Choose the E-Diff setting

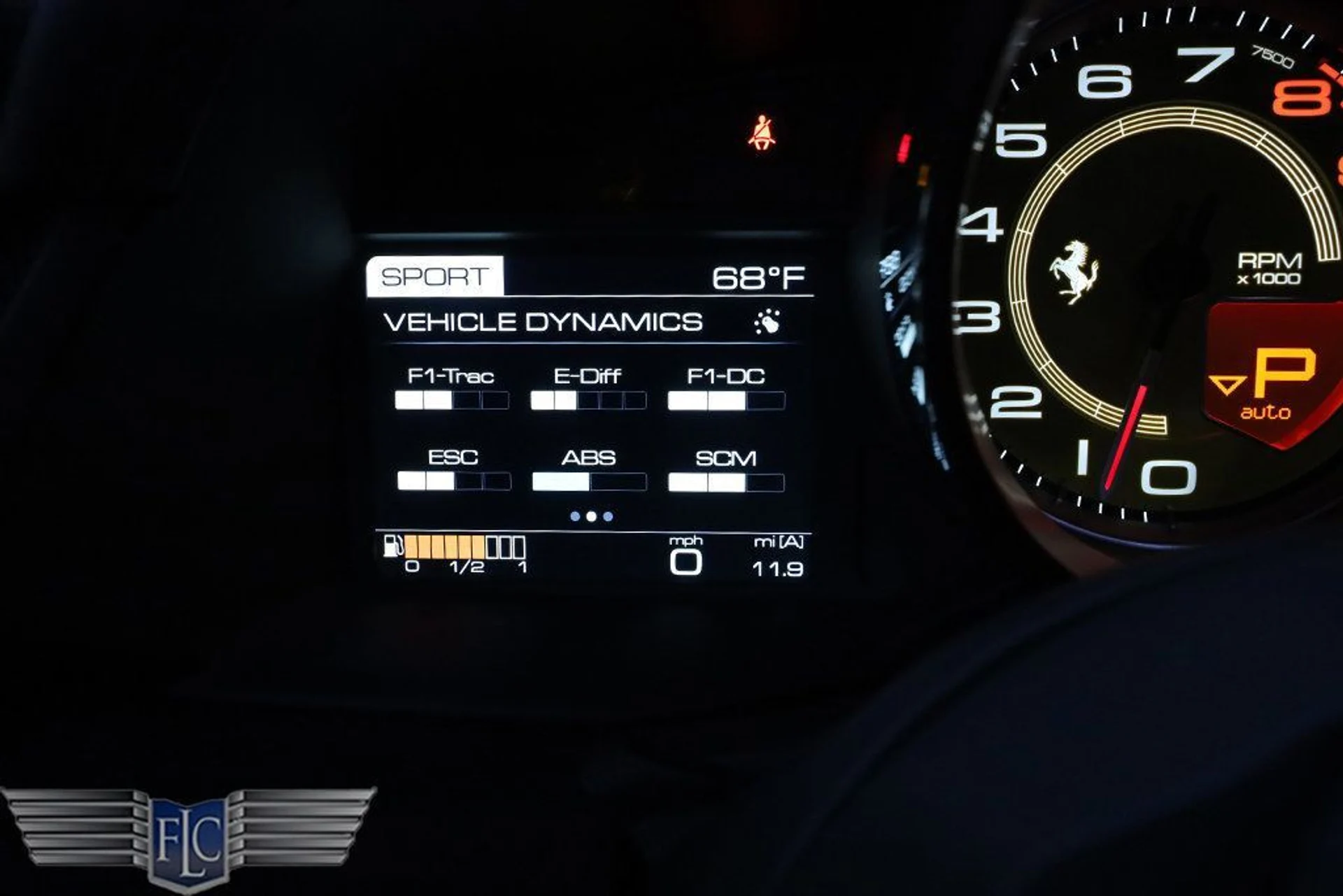(x=588, y=388)
